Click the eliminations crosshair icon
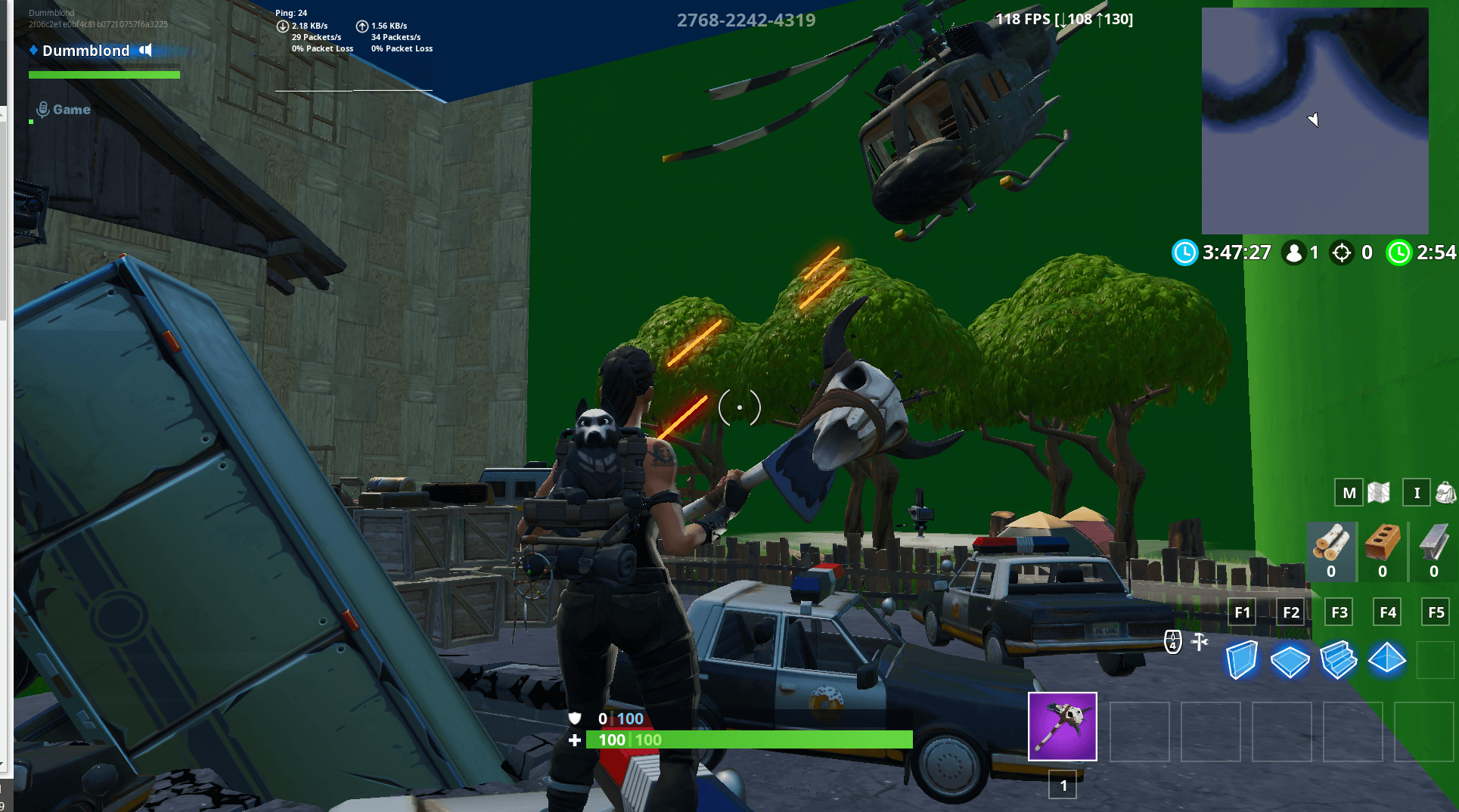 pos(1341,253)
